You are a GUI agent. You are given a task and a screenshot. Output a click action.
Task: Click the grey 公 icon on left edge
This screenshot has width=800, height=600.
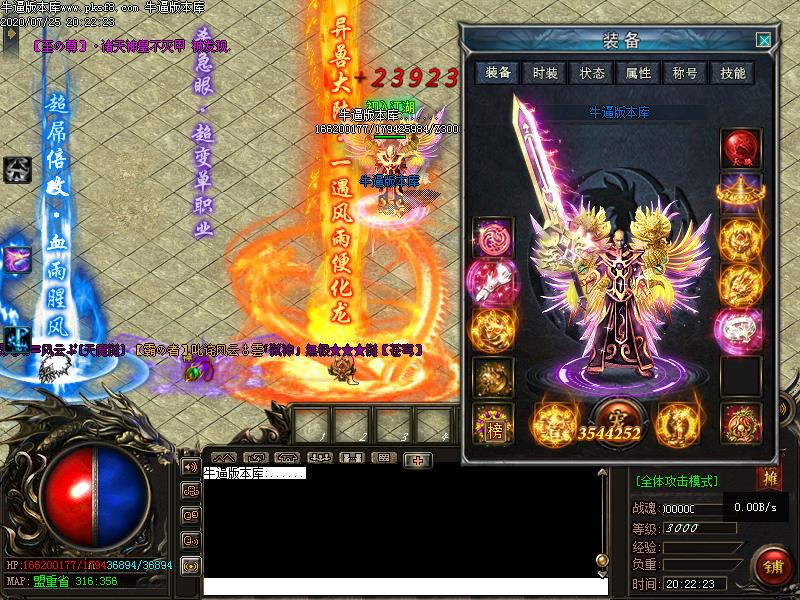(15, 169)
